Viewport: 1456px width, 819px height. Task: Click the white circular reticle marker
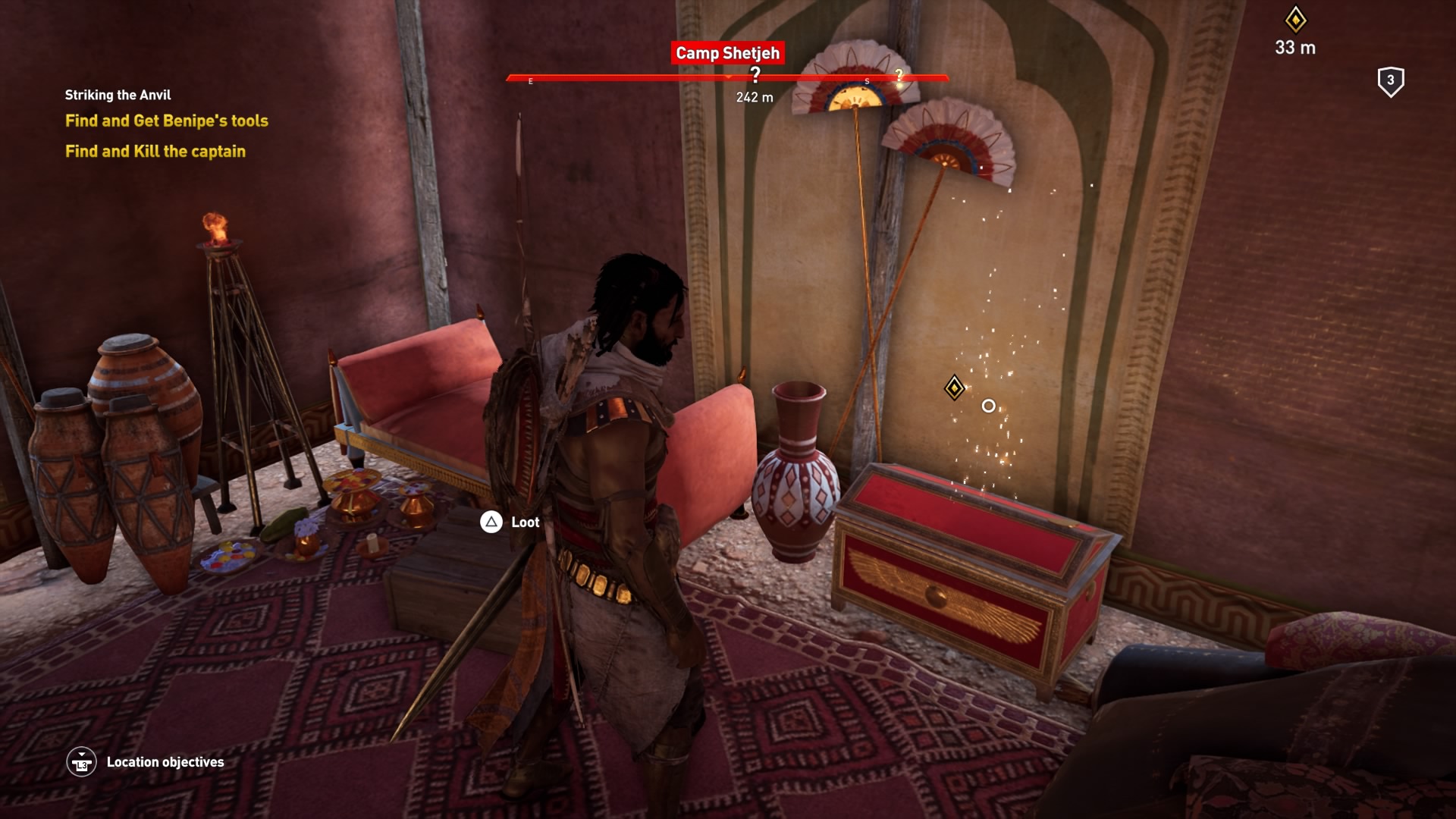click(x=987, y=406)
